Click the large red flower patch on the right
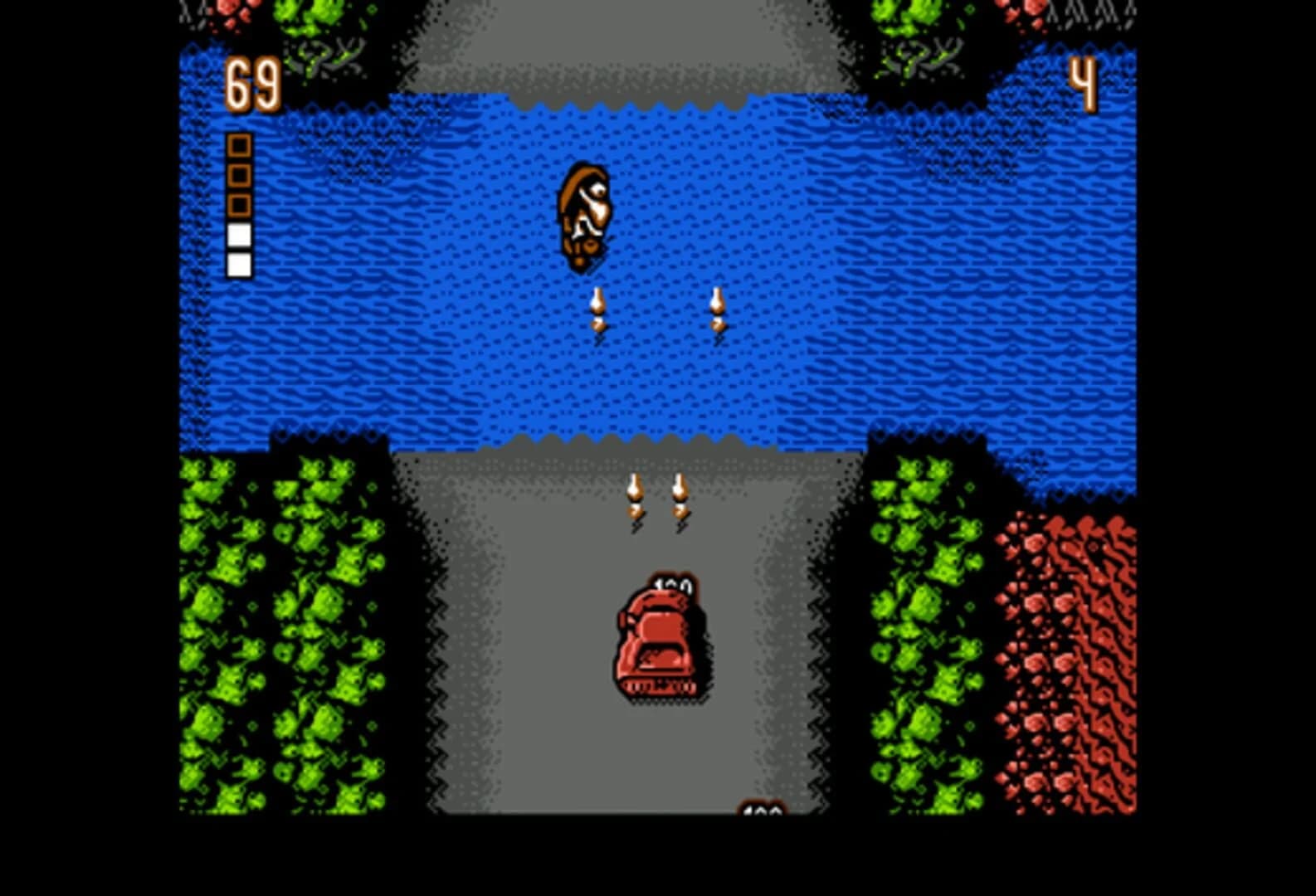Viewport: 1316px width, 896px height. click(x=1066, y=664)
